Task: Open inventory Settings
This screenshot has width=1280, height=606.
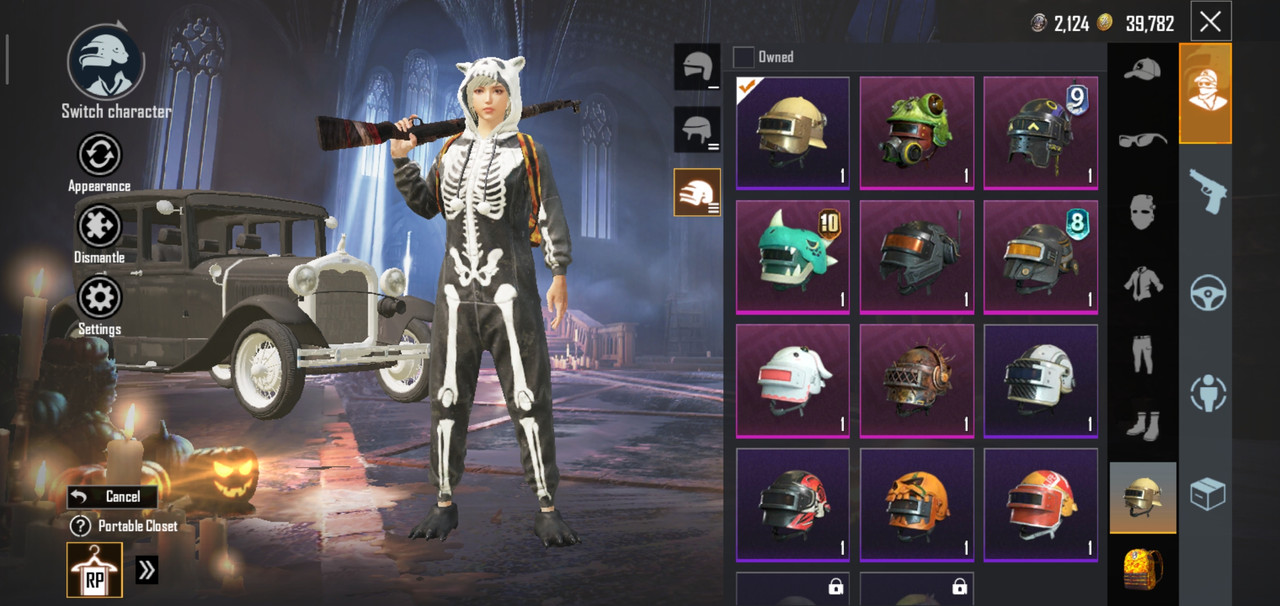Action: coord(99,299)
